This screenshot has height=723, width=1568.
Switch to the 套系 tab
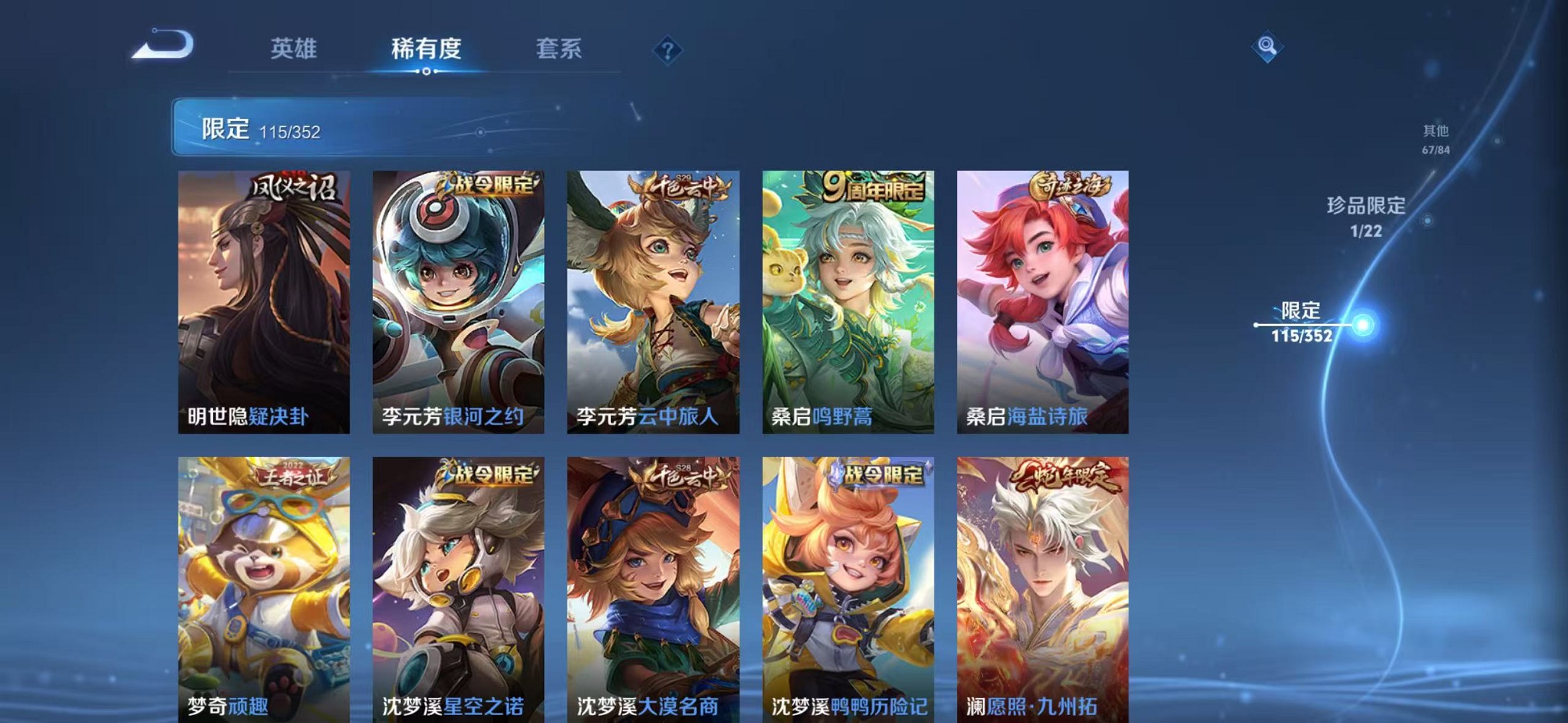click(559, 49)
